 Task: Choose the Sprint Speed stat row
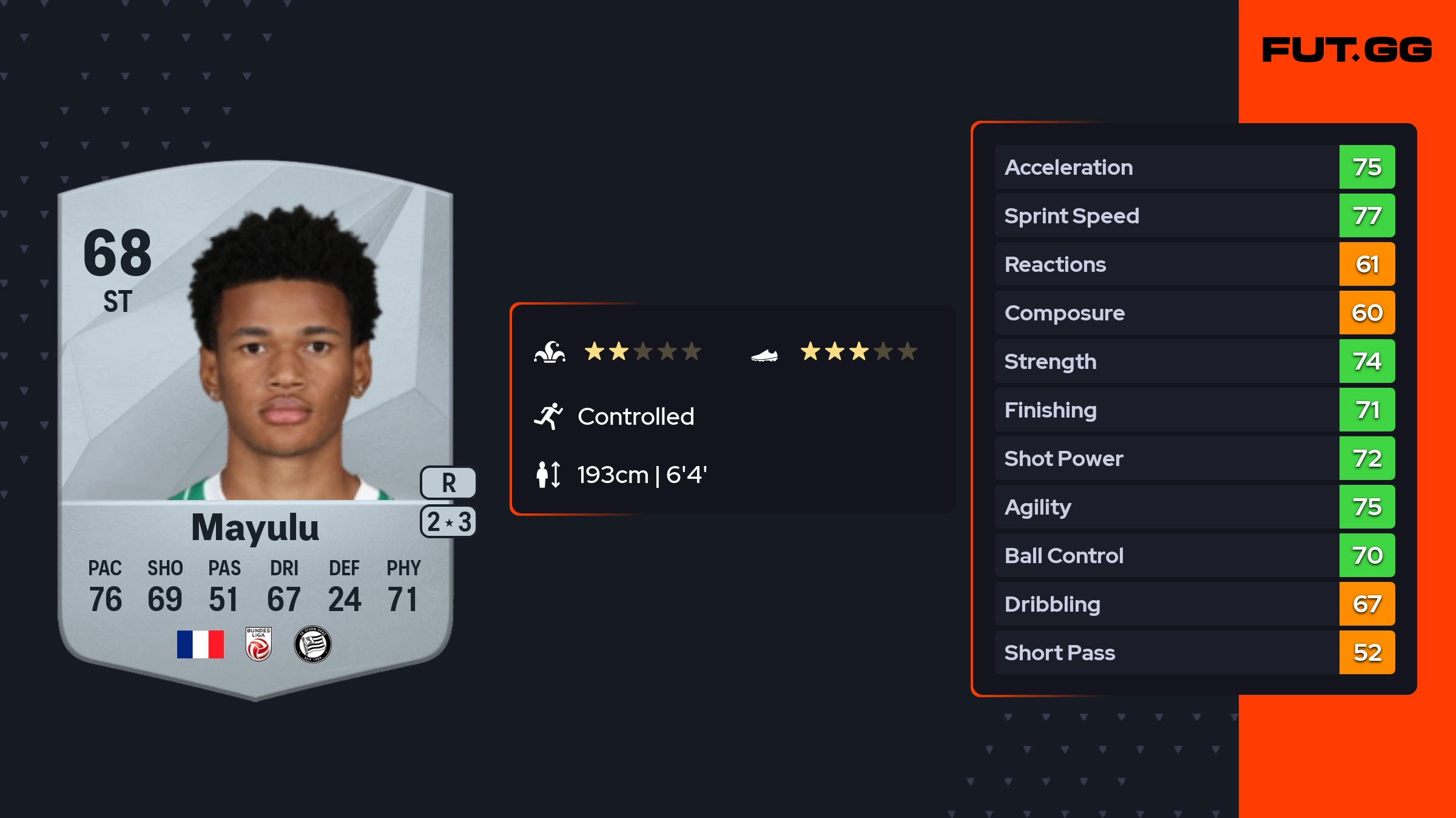tap(1194, 215)
